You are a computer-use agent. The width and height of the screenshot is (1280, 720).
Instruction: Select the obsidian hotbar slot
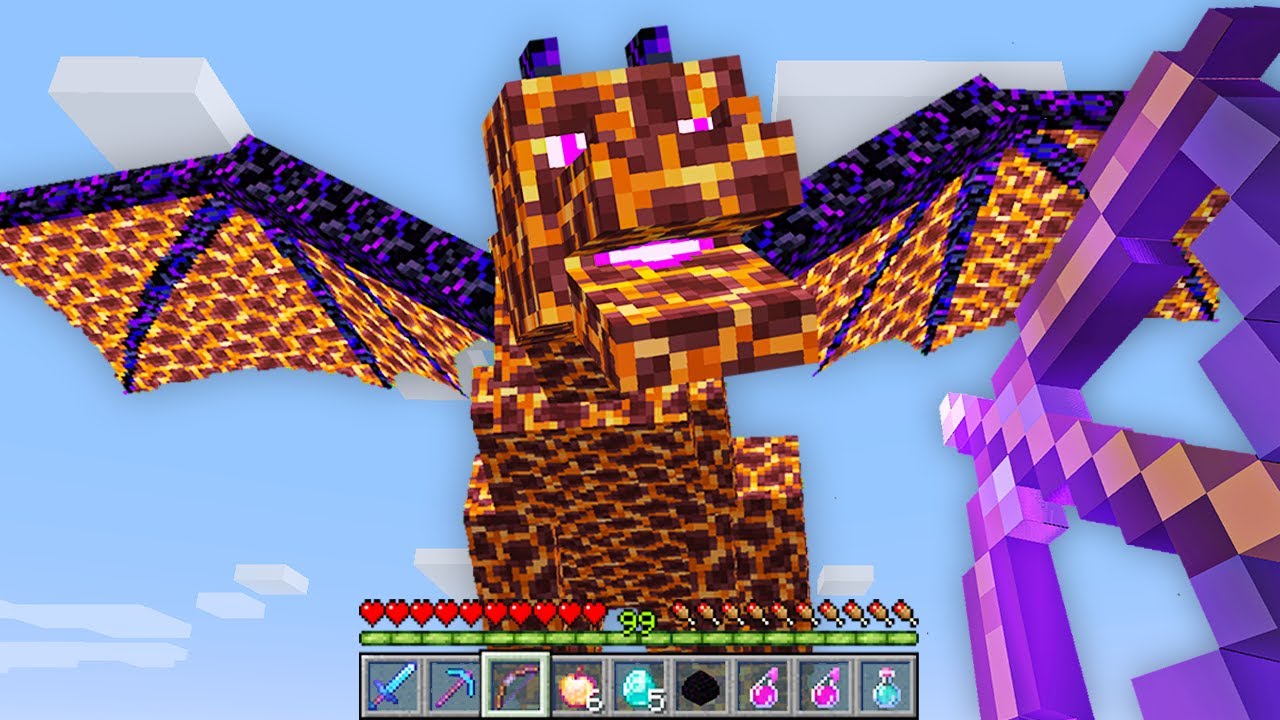coord(699,683)
